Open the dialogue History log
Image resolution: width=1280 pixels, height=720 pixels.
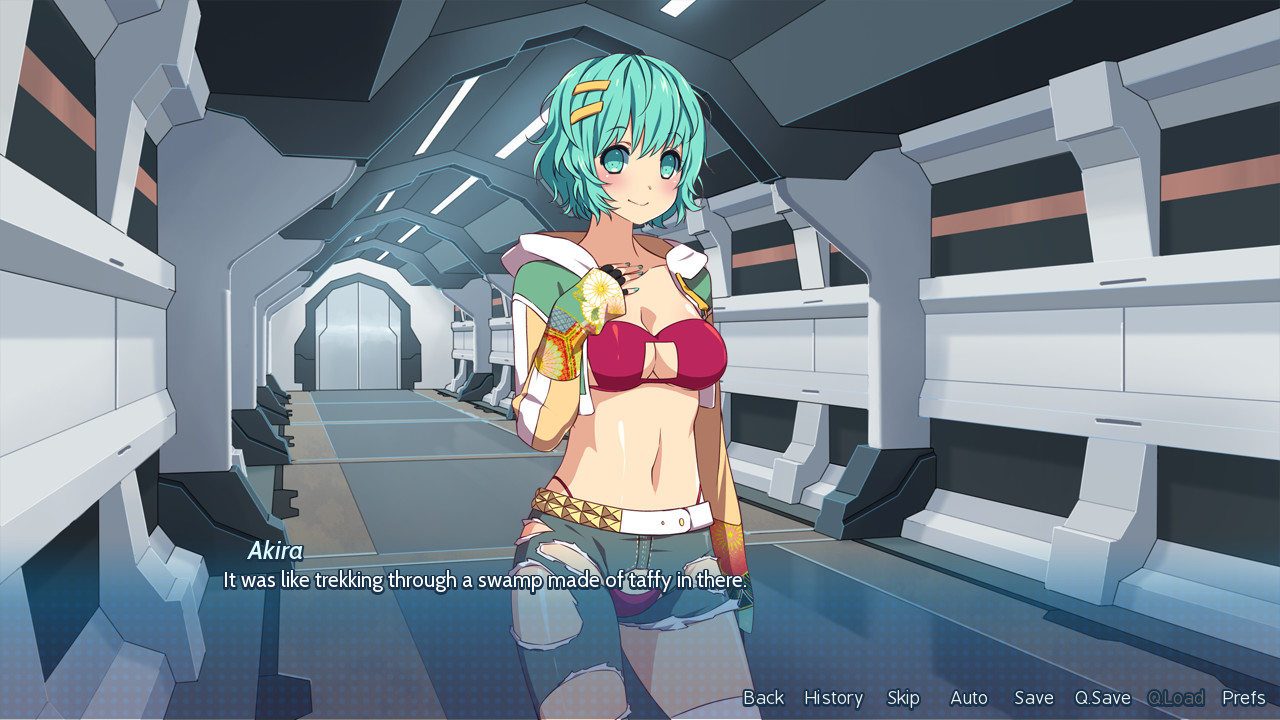pyautogui.click(x=833, y=698)
